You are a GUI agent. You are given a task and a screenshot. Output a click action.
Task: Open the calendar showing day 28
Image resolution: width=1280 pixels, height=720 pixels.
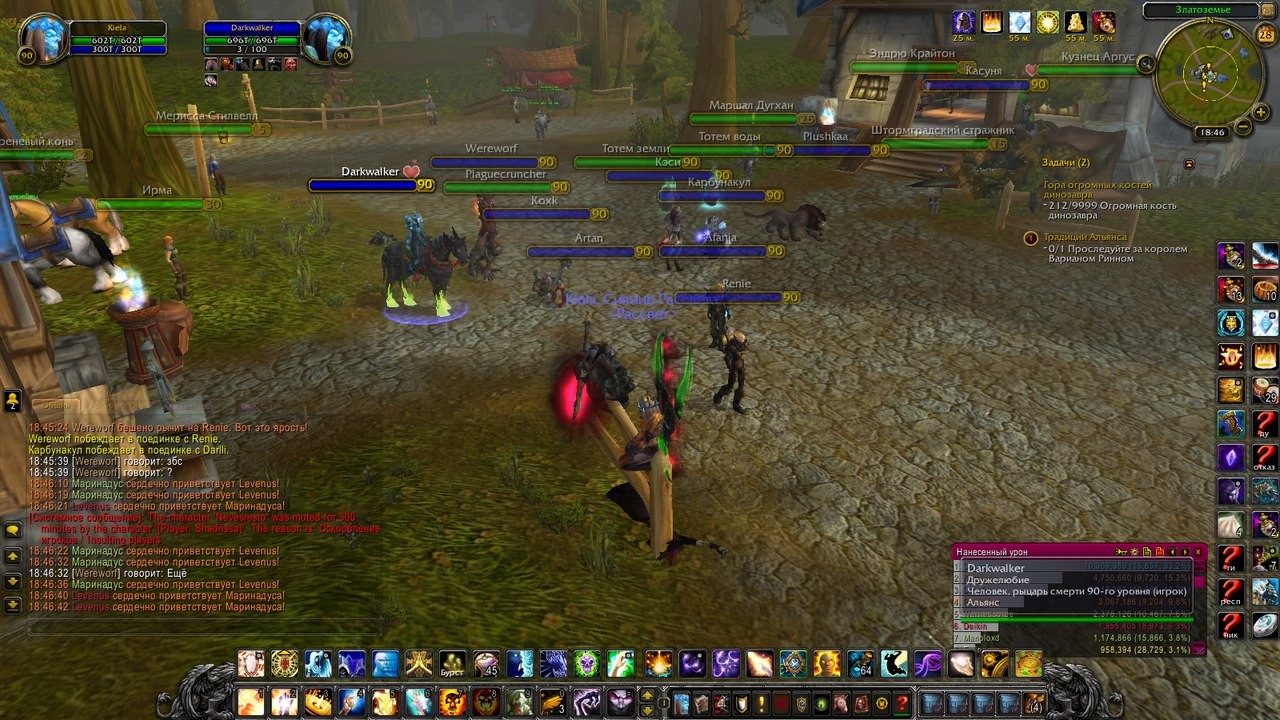point(1265,36)
